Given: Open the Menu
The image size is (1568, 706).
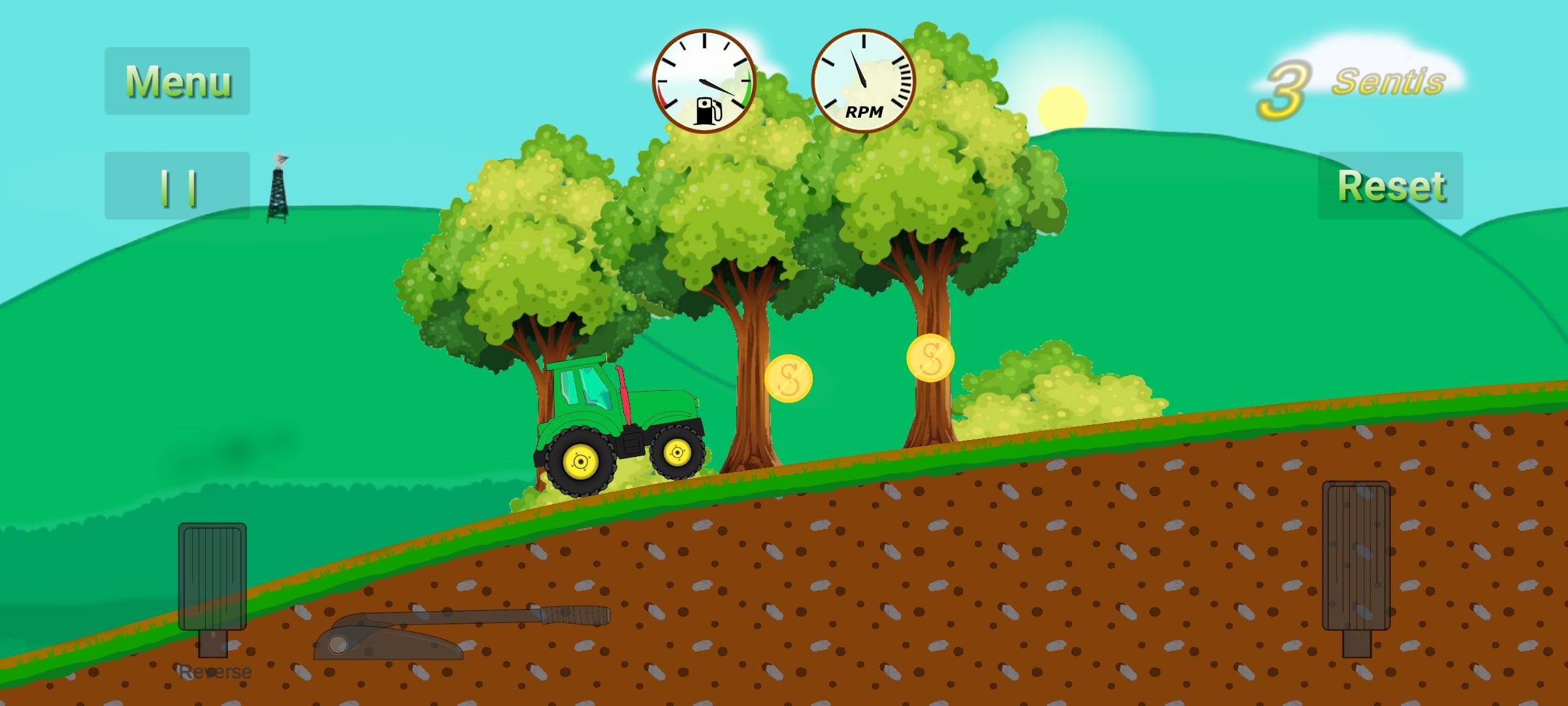Looking at the screenshot, I should pos(178,82).
